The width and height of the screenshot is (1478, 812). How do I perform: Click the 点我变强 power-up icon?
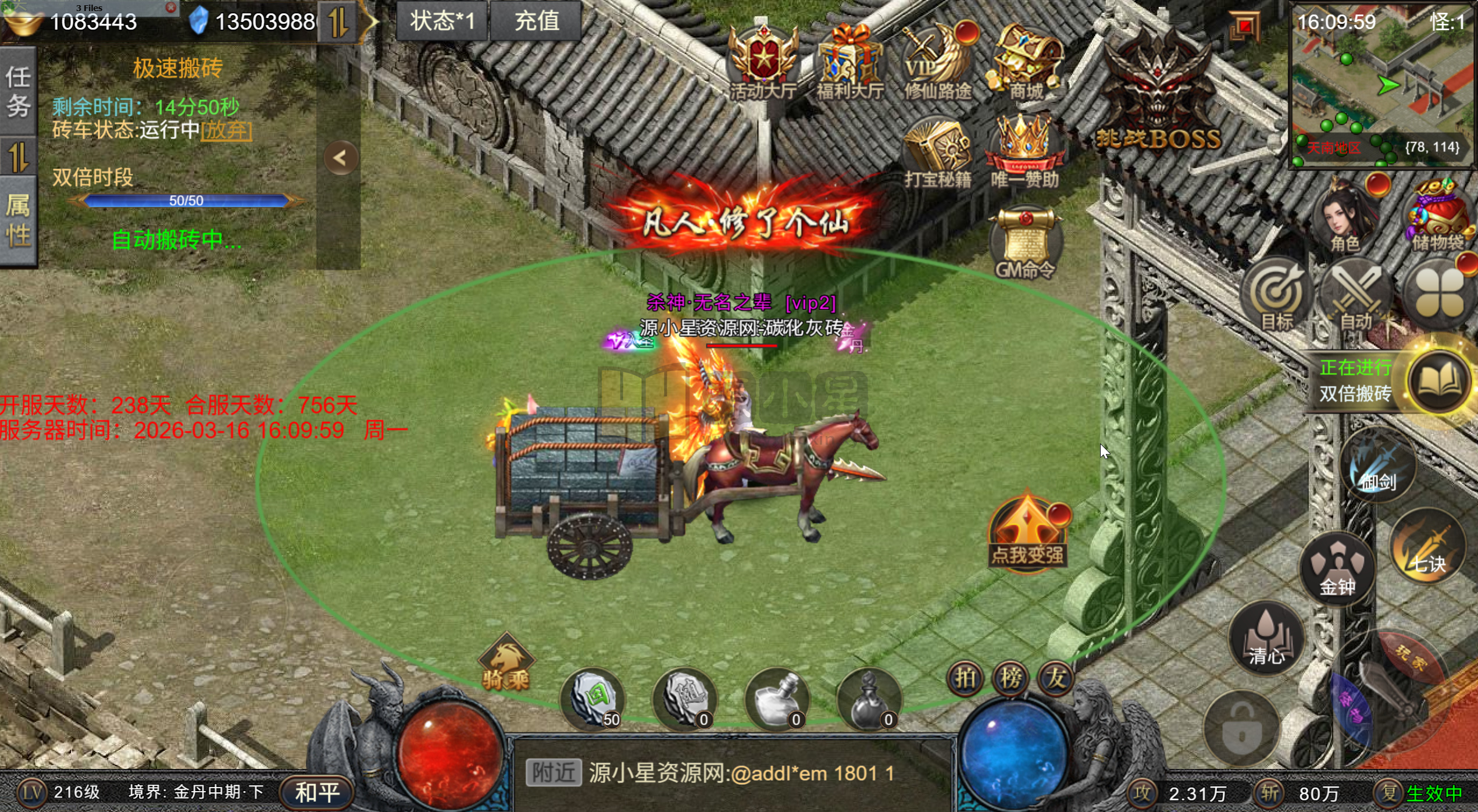click(x=1027, y=532)
